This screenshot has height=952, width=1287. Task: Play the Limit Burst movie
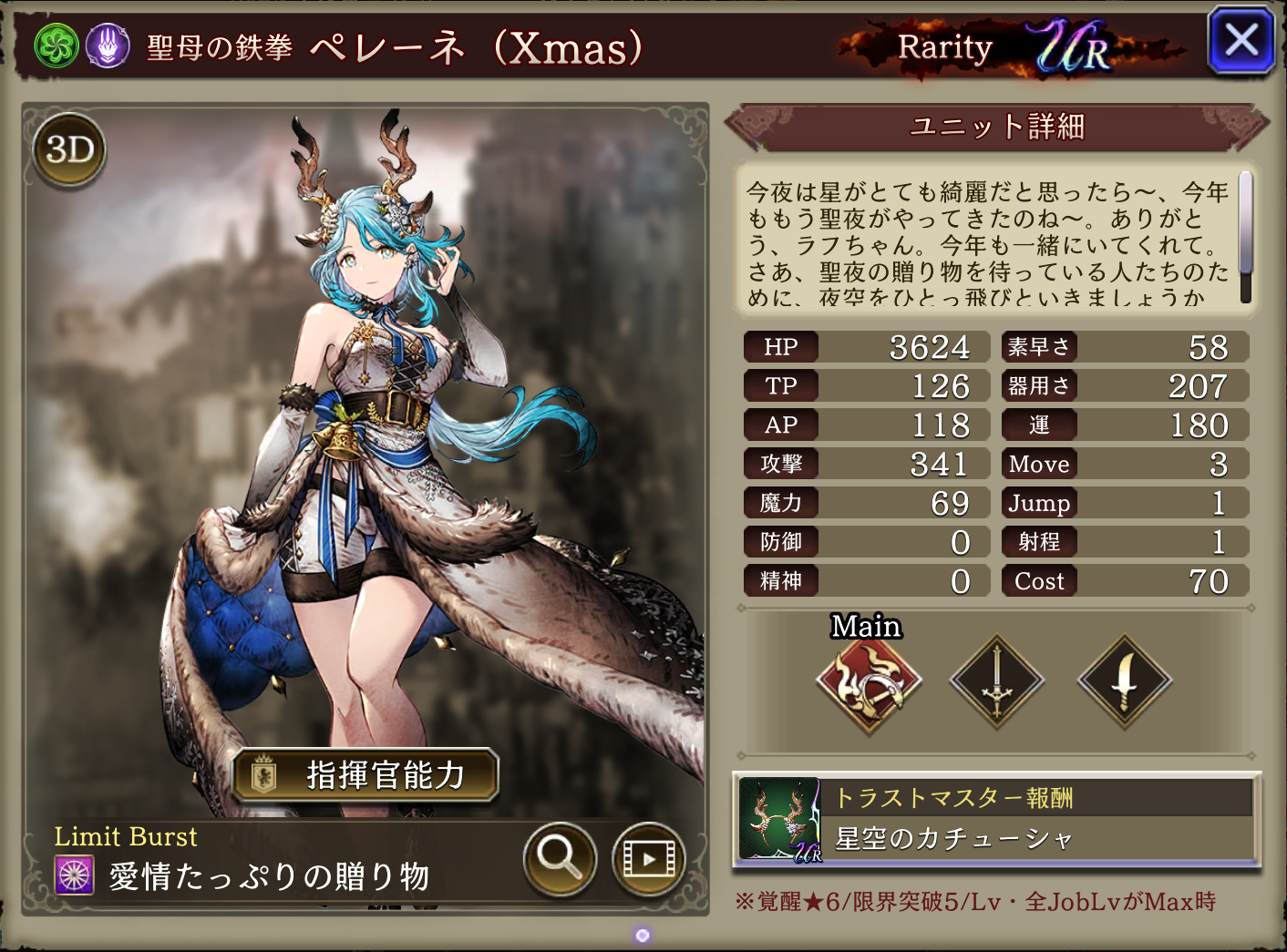(x=648, y=858)
